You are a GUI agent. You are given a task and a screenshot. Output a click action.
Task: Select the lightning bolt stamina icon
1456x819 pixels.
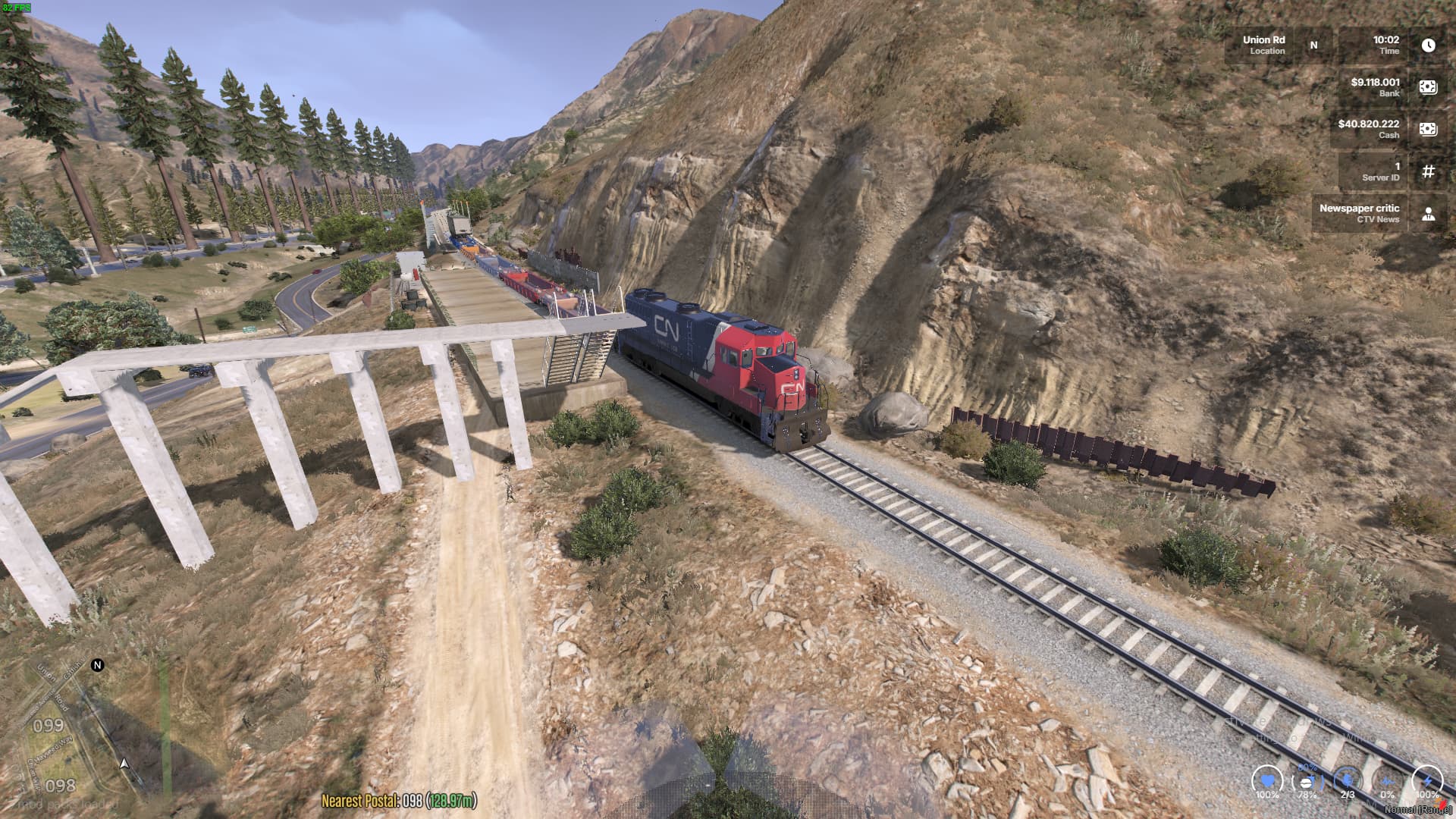tap(1427, 780)
